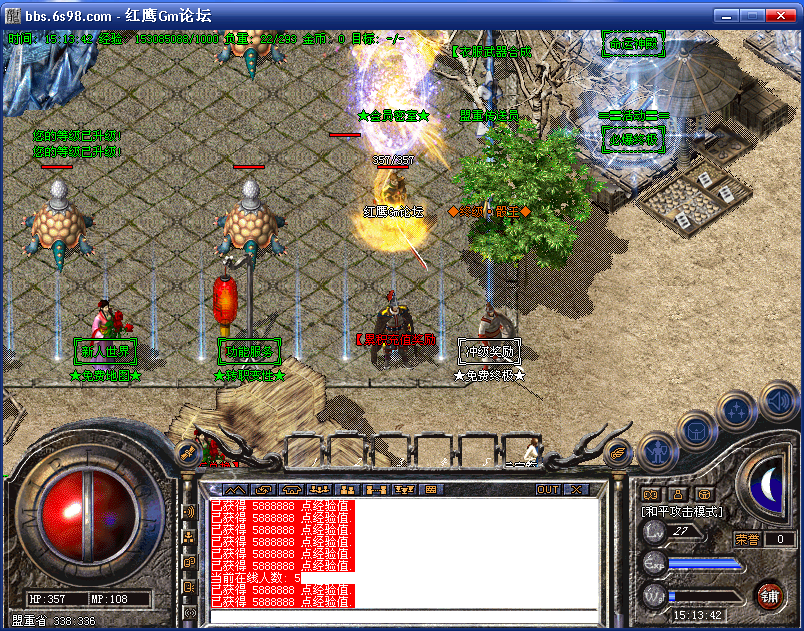The width and height of the screenshot is (804, 631).
Task: Close the window via title bar X
Action: click(785, 15)
